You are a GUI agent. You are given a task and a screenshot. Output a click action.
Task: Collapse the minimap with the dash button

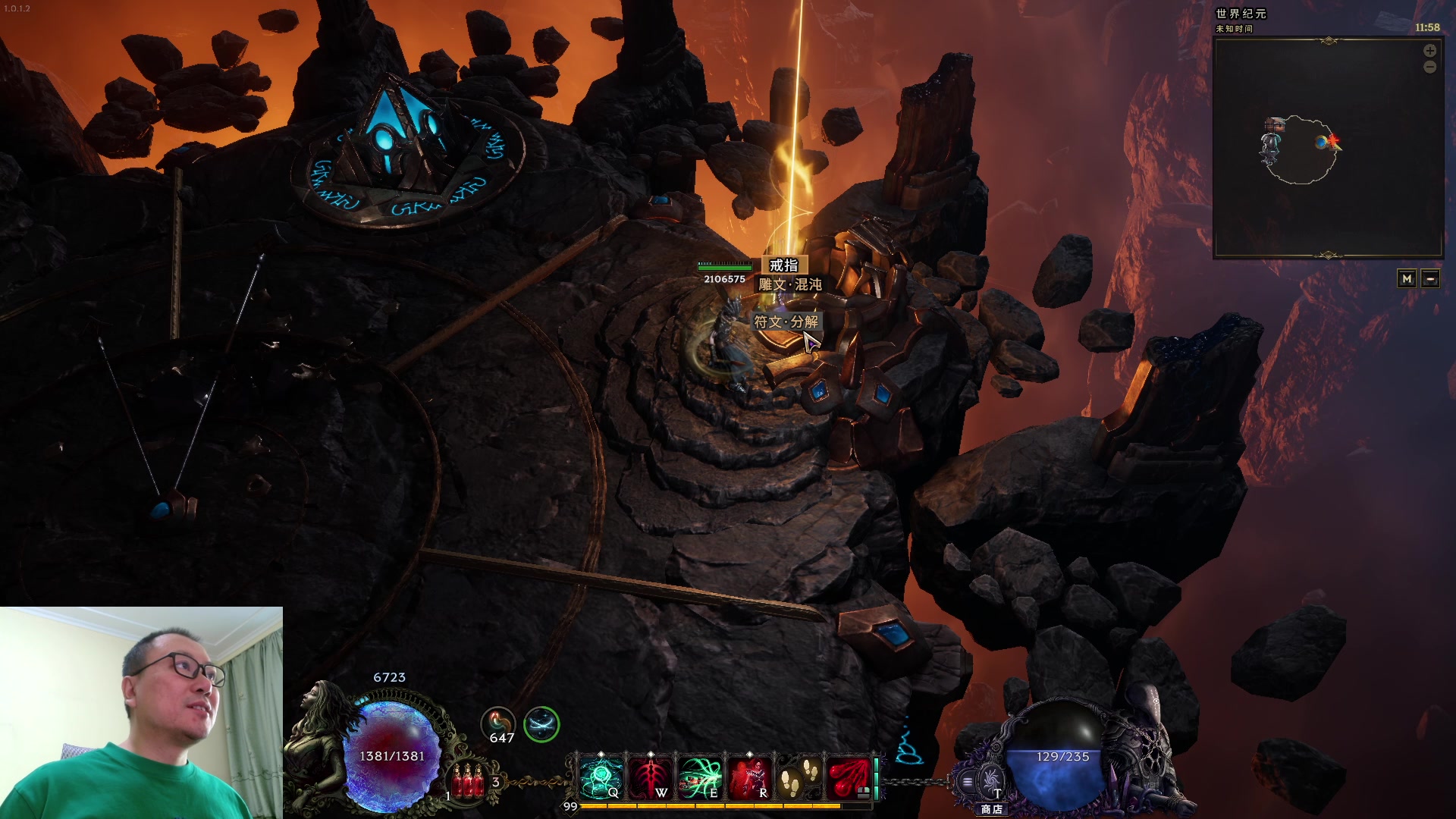pyautogui.click(x=1430, y=279)
